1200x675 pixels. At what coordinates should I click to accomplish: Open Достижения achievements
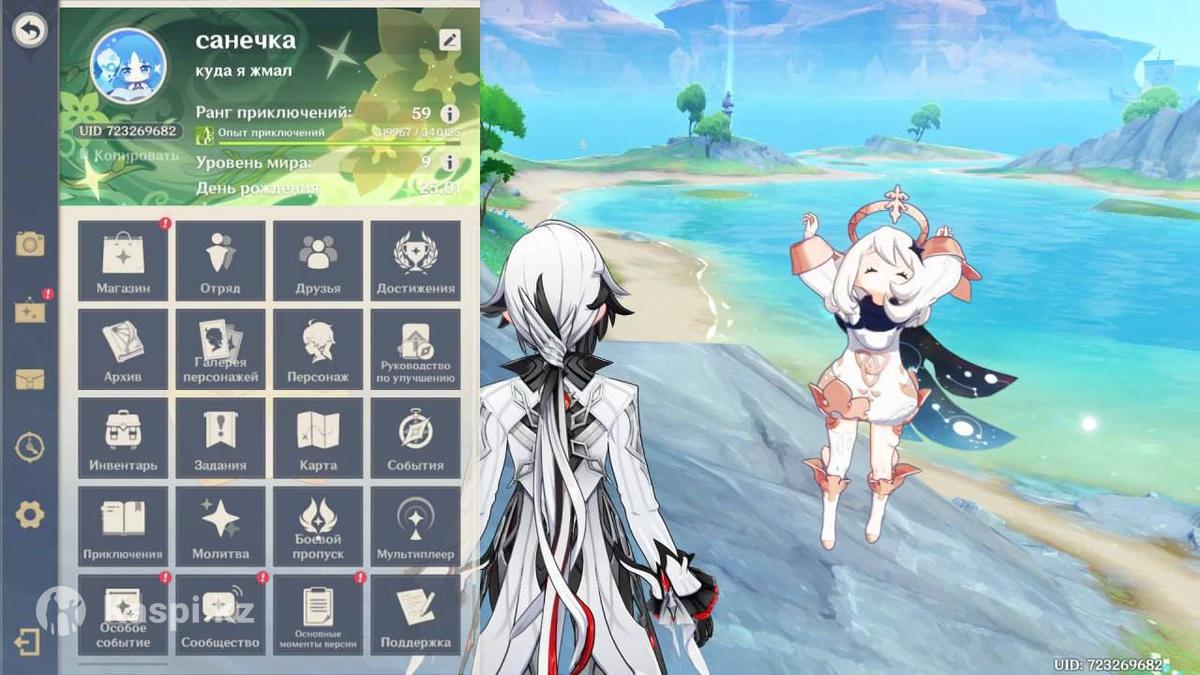point(415,260)
